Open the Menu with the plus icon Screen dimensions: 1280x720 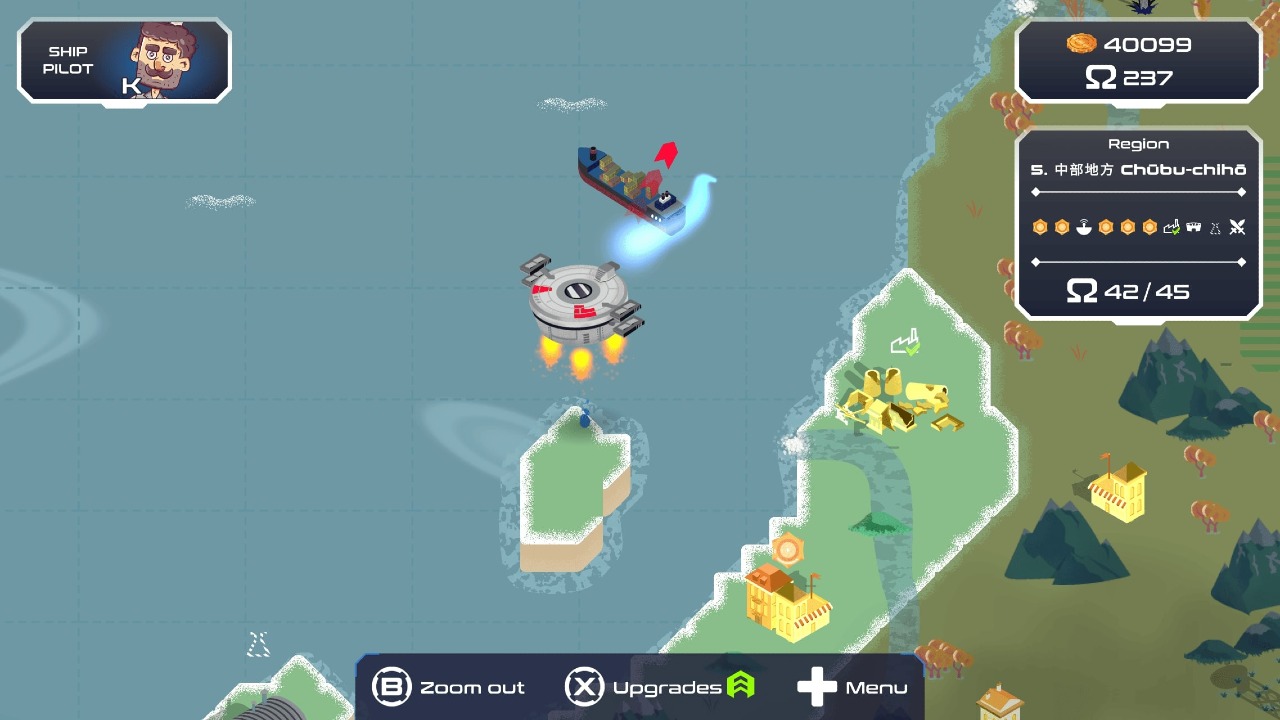coord(818,686)
